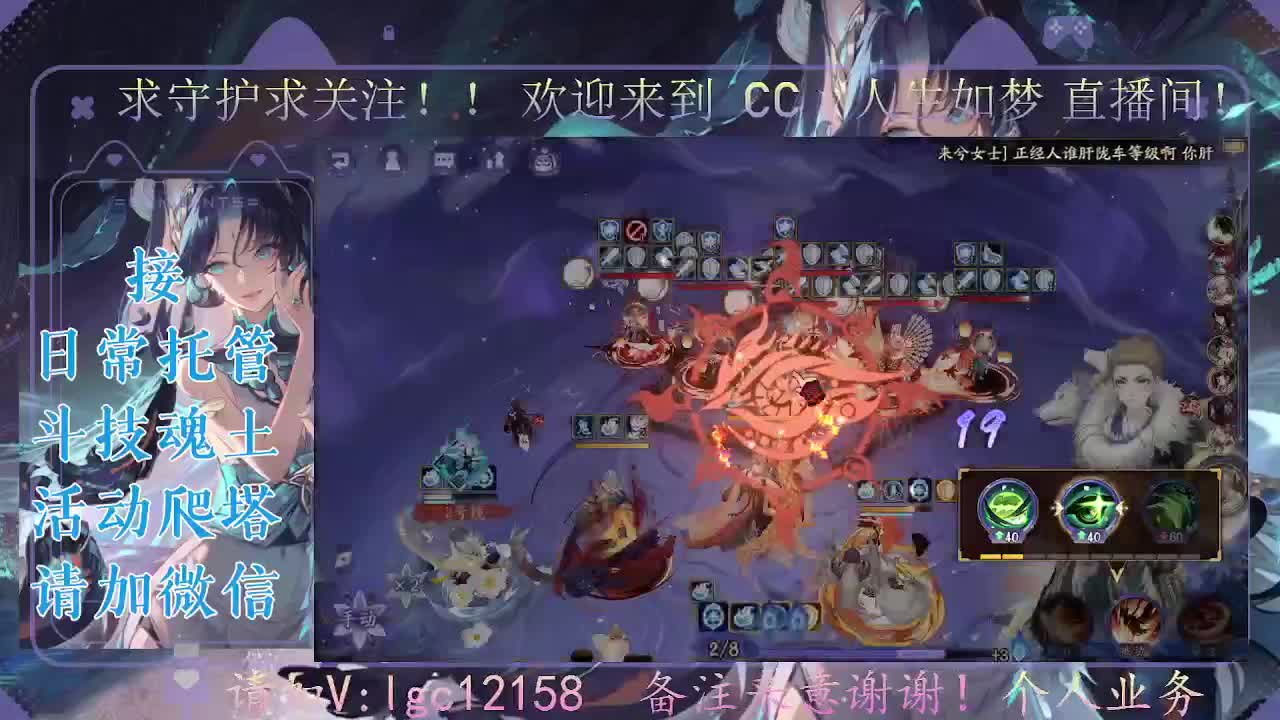This screenshot has width=1280, height=720.
Task: Open the chess-piece shikigami info icon
Action: click(x=390, y=160)
